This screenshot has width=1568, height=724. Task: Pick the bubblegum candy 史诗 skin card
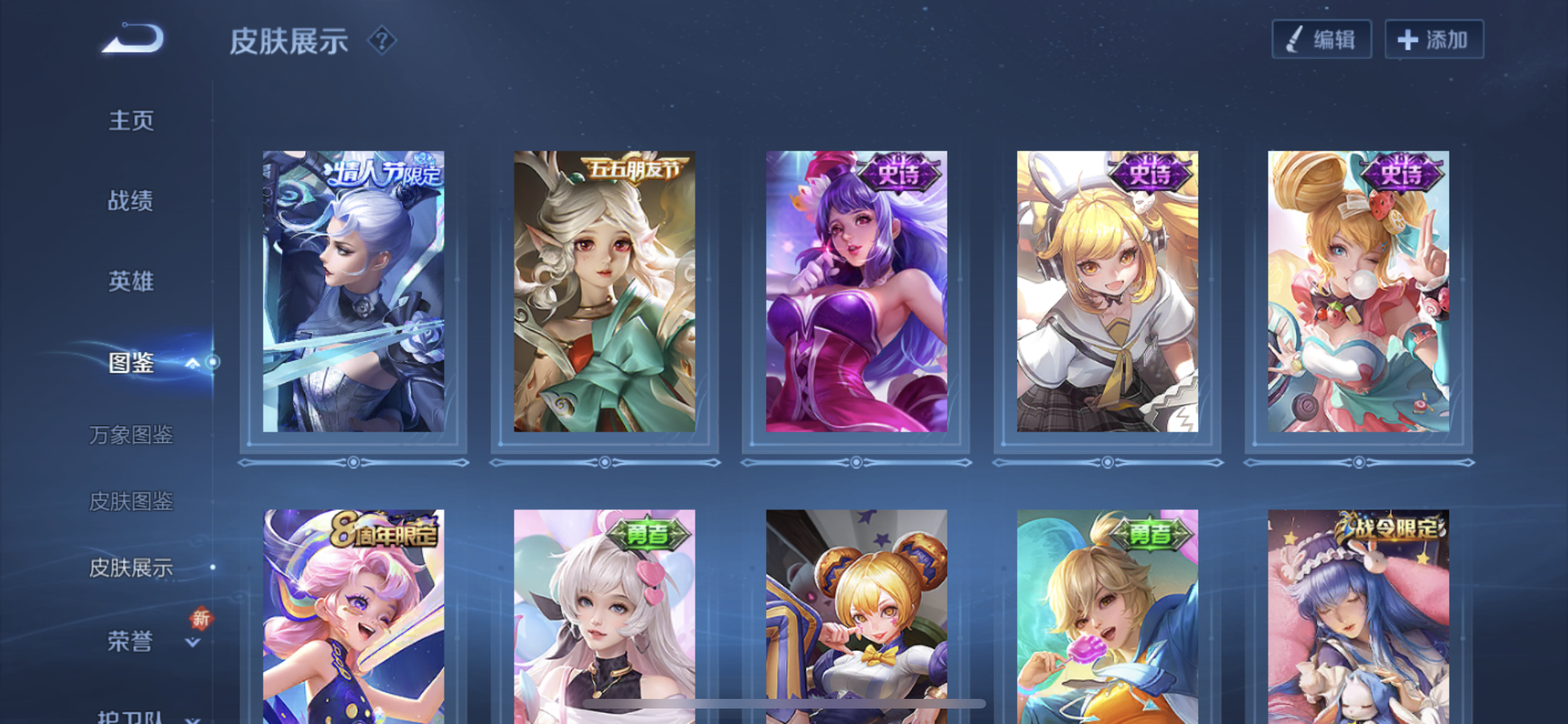coord(1358,292)
